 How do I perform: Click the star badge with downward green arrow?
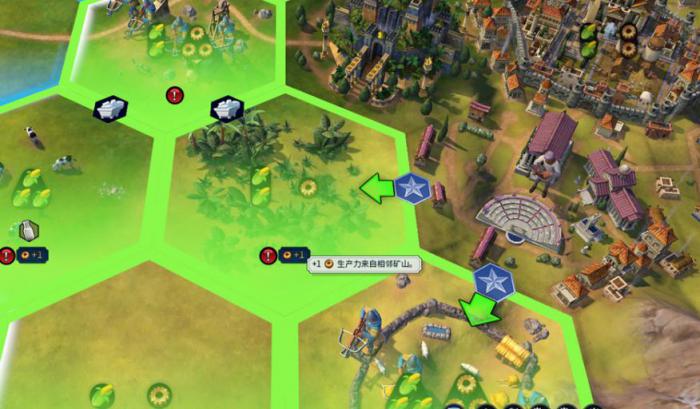pos(492,282)
